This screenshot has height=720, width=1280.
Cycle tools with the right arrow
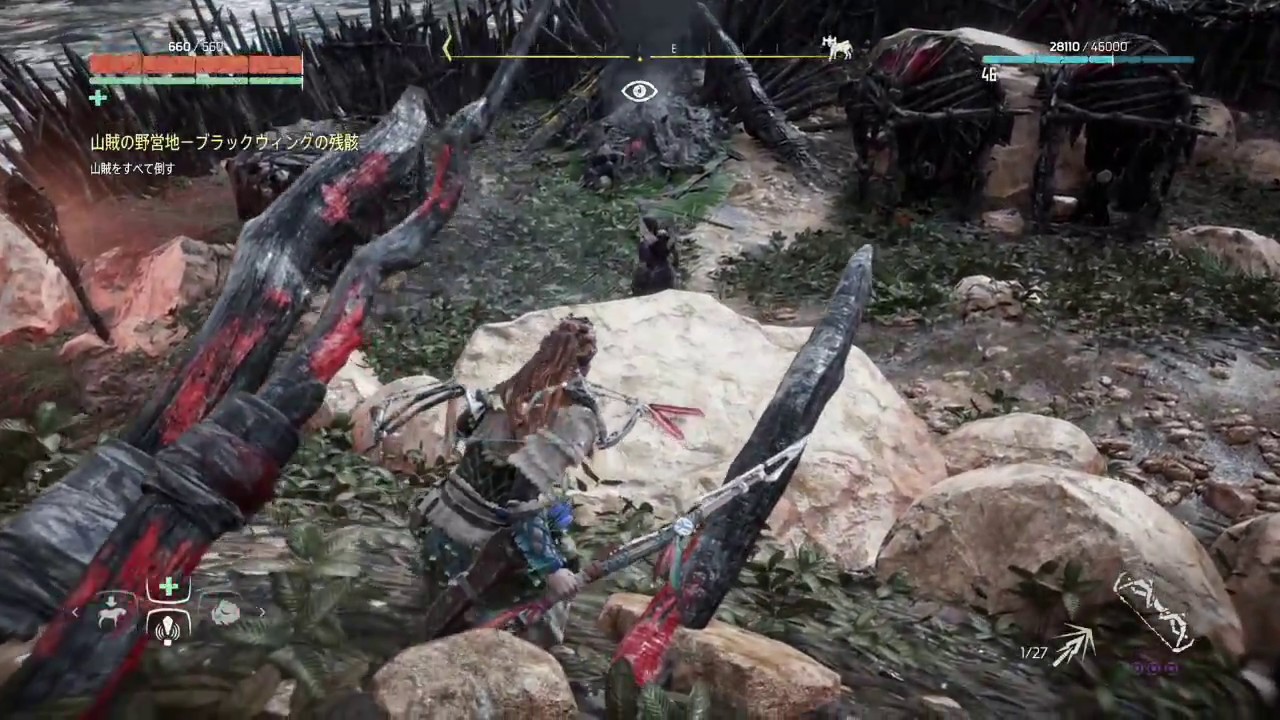262,612
